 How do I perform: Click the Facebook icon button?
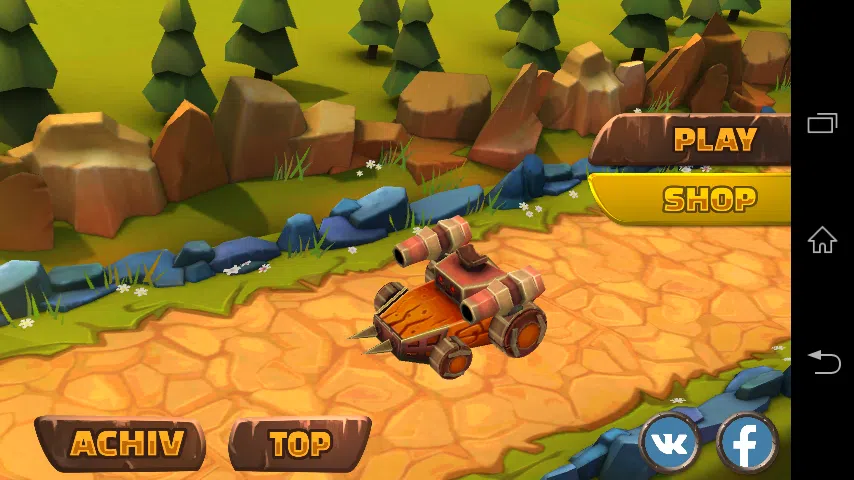pyautogui.click(x=747, y=443)
